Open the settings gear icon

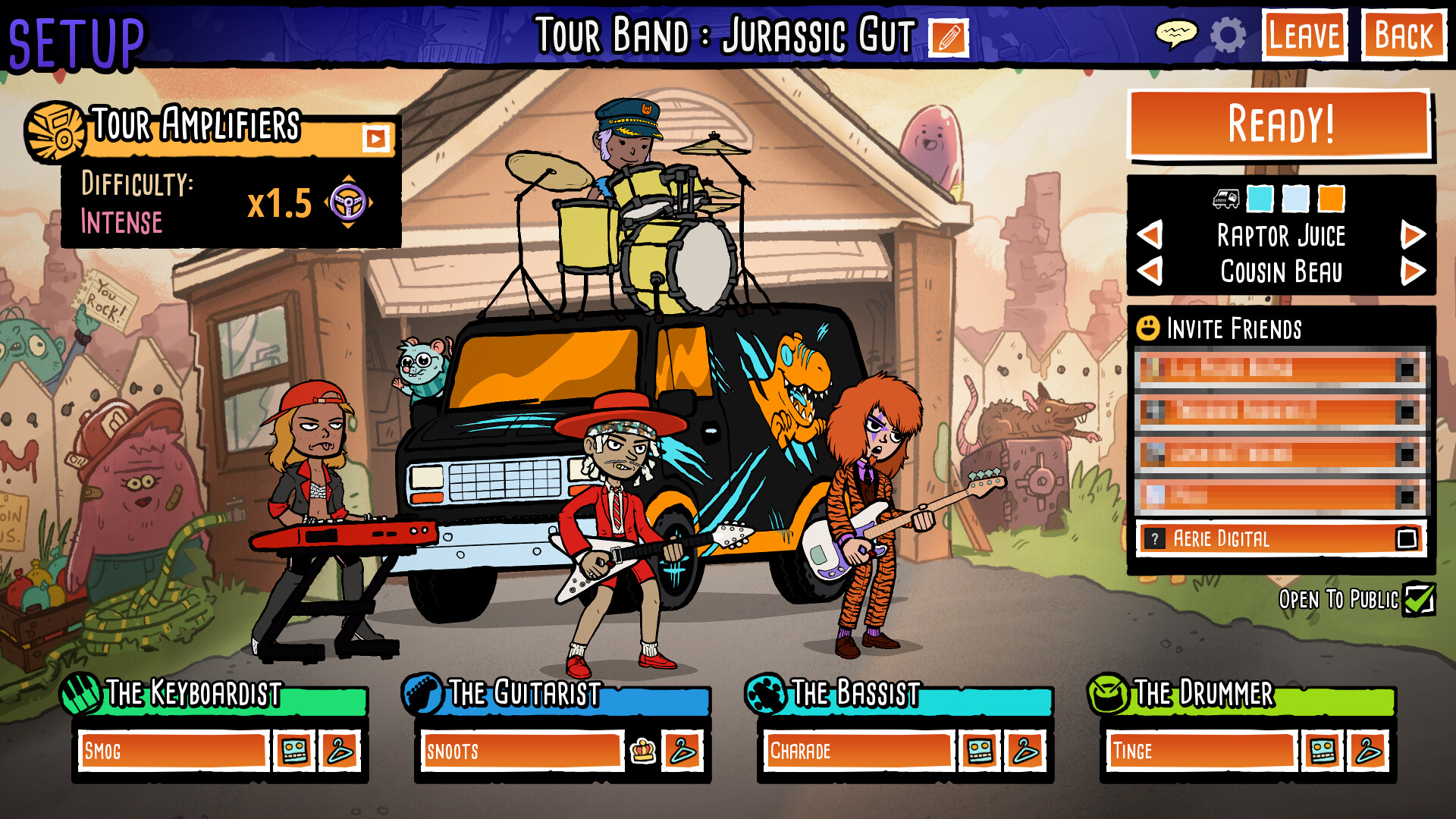[1228, 35]
